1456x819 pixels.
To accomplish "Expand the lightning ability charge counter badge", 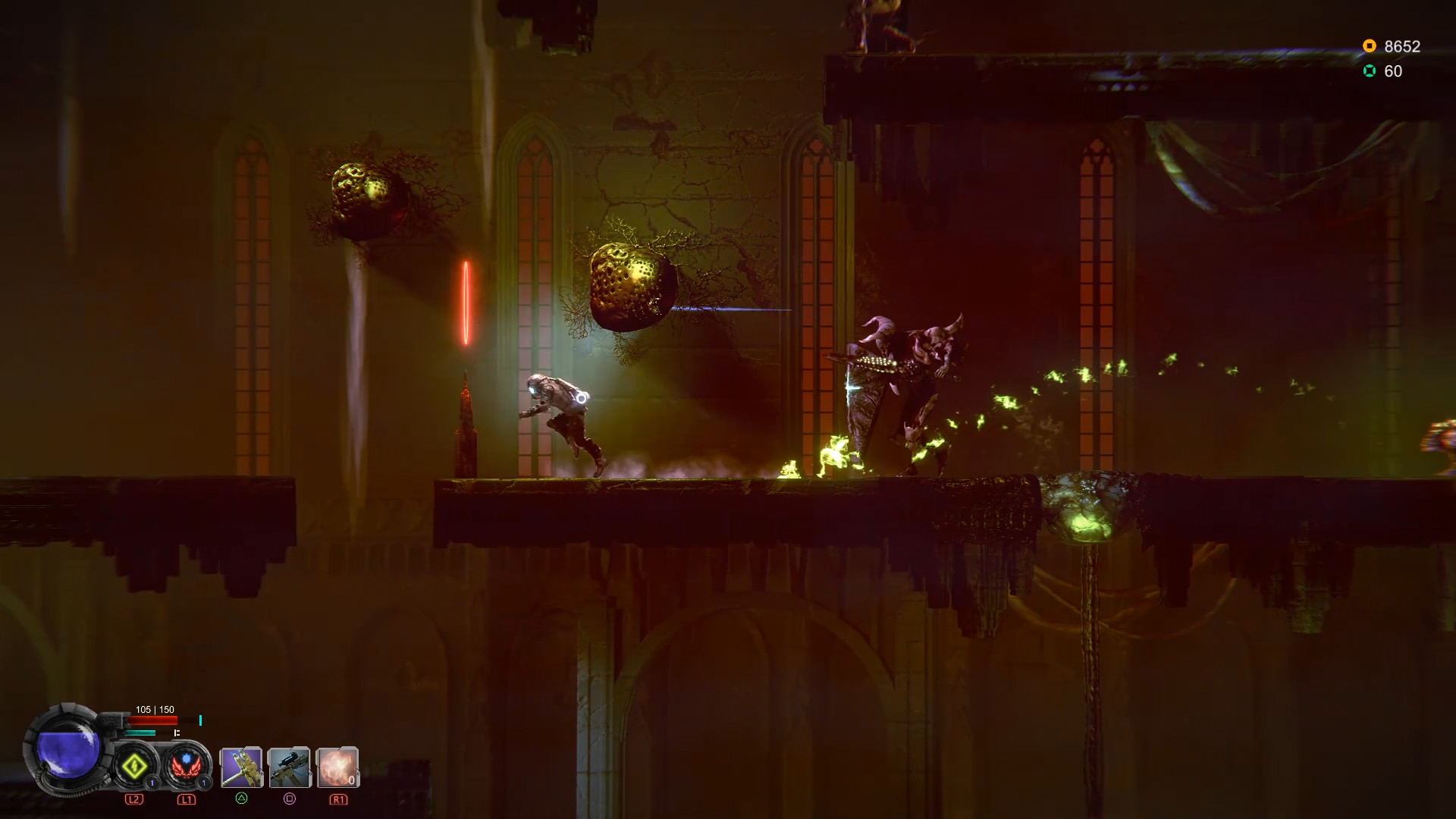I will (x=152, y=783).
